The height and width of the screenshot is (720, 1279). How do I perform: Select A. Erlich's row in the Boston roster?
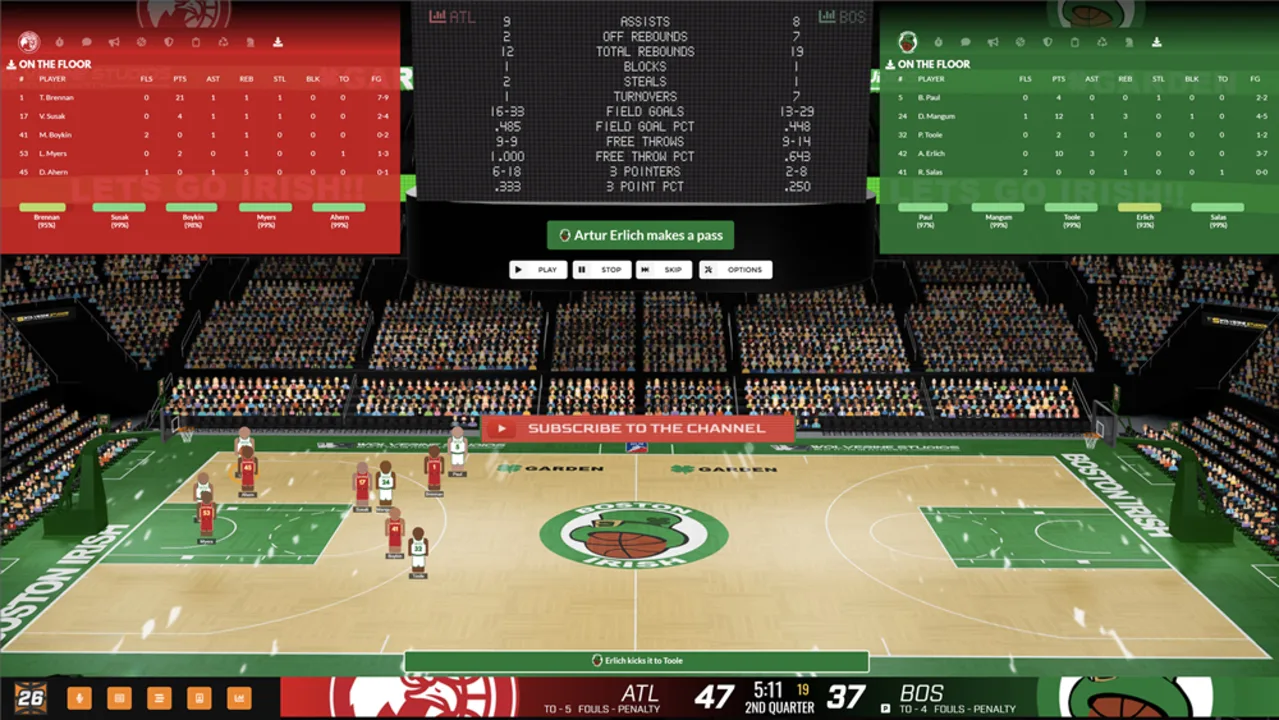[1078, 153]
